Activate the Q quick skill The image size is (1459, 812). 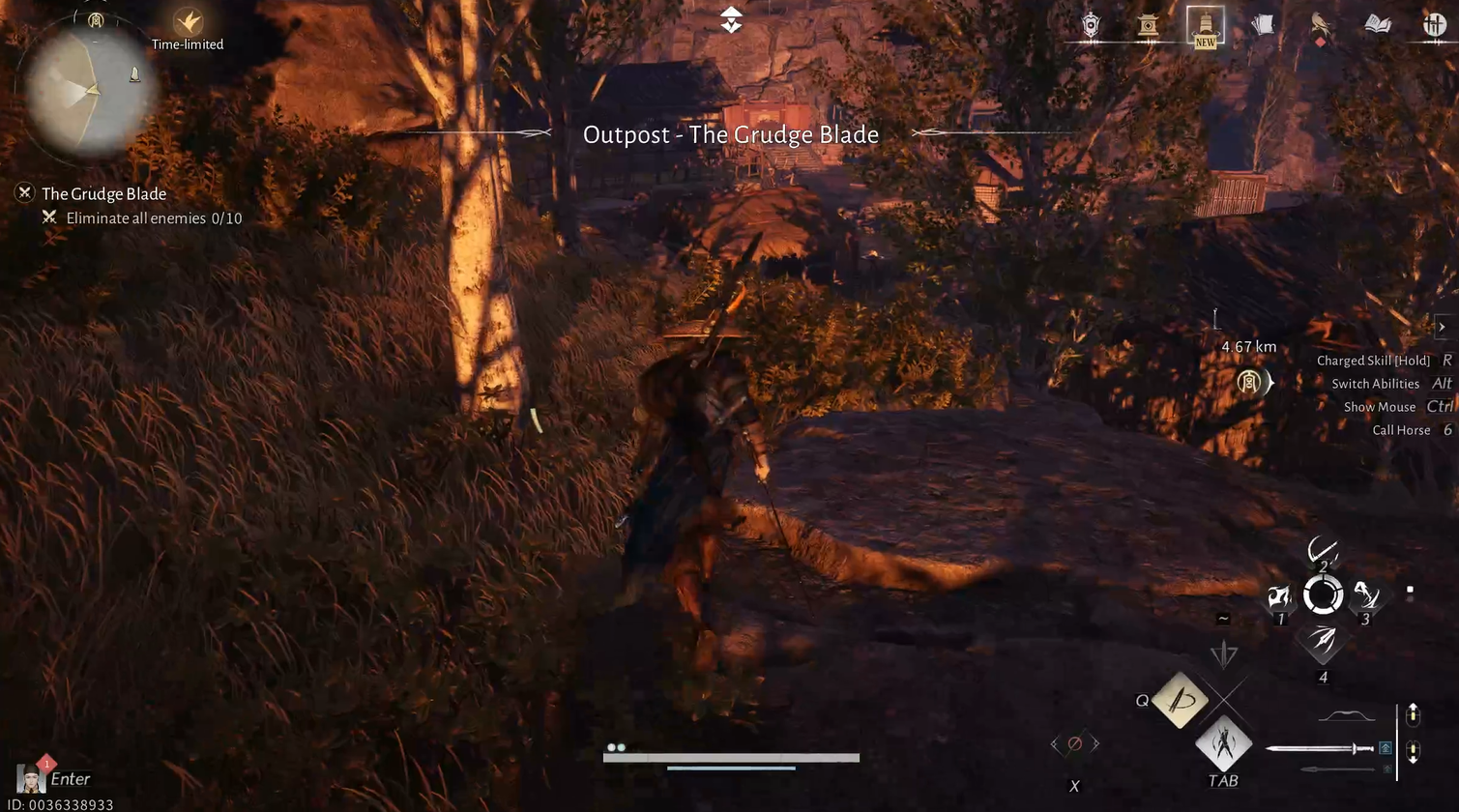point(1178,700)
